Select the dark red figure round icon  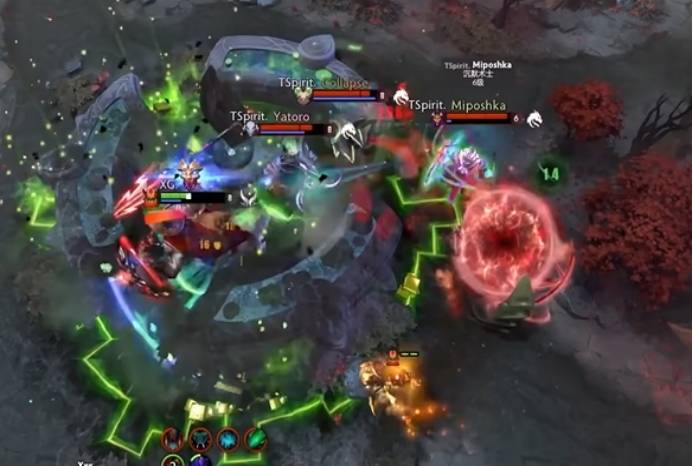pos(173,439)
